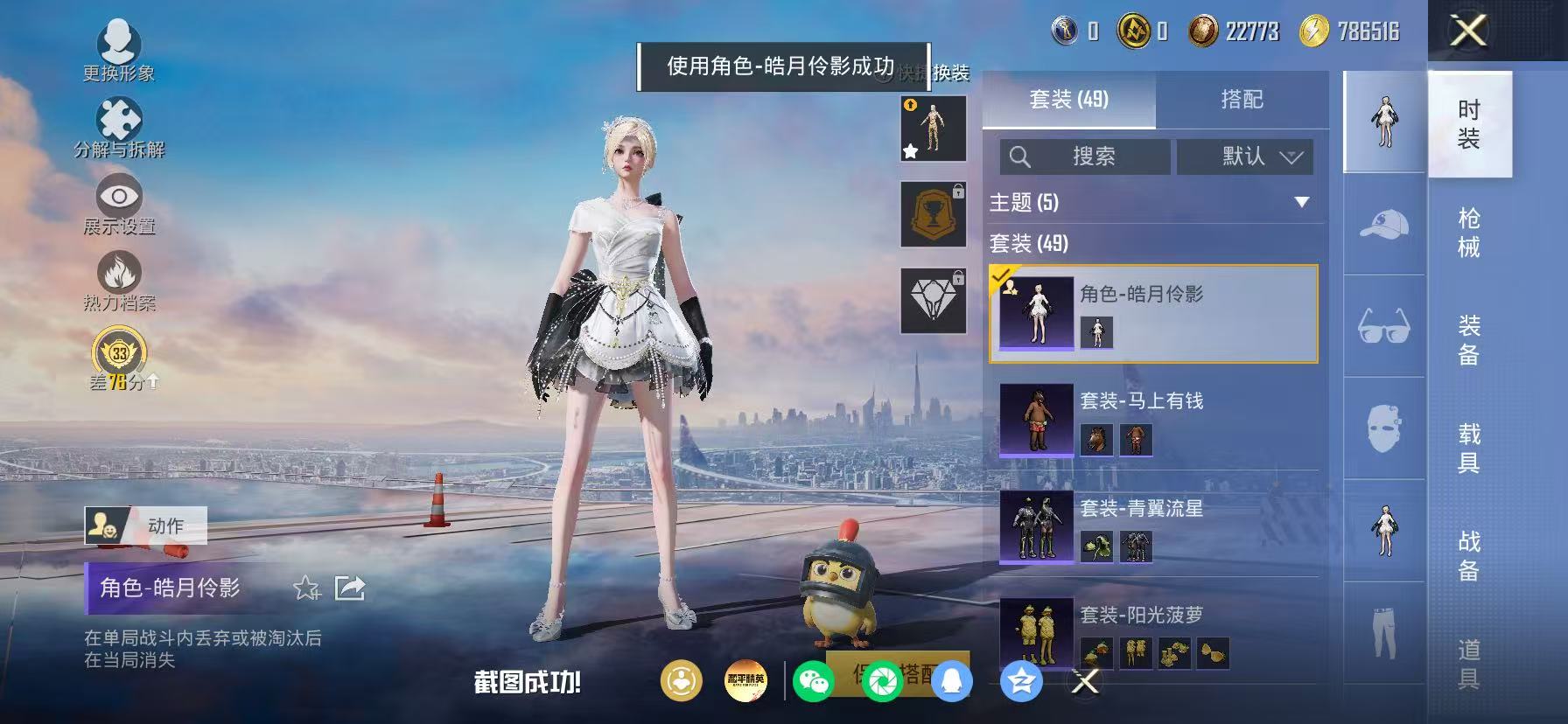This screenshot has width=1568, height=724.
Task: Tap the 搜索 search input field
Action: 1085,157
